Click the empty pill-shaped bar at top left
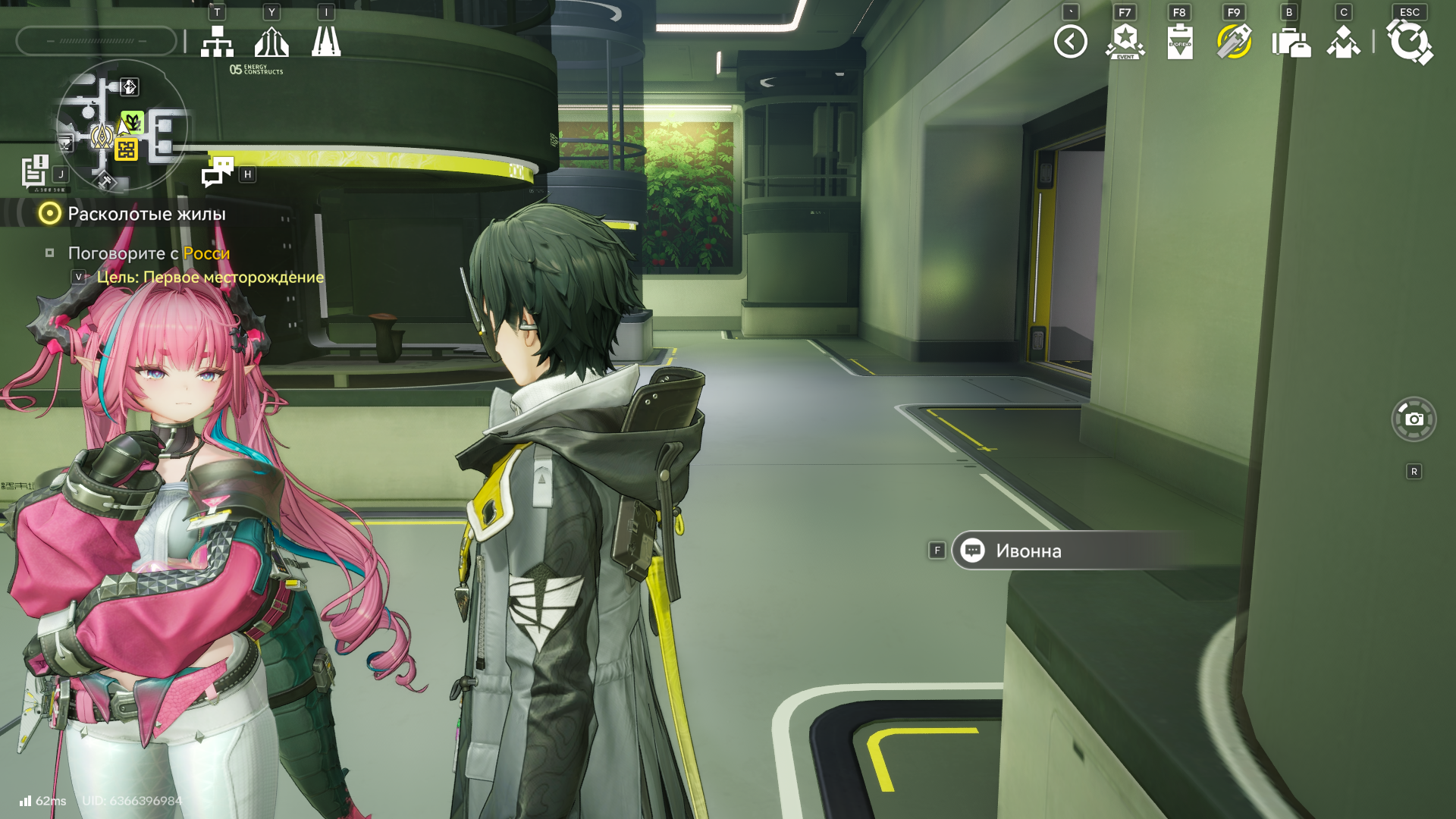Screen dimensions: 1456x819 96,41
